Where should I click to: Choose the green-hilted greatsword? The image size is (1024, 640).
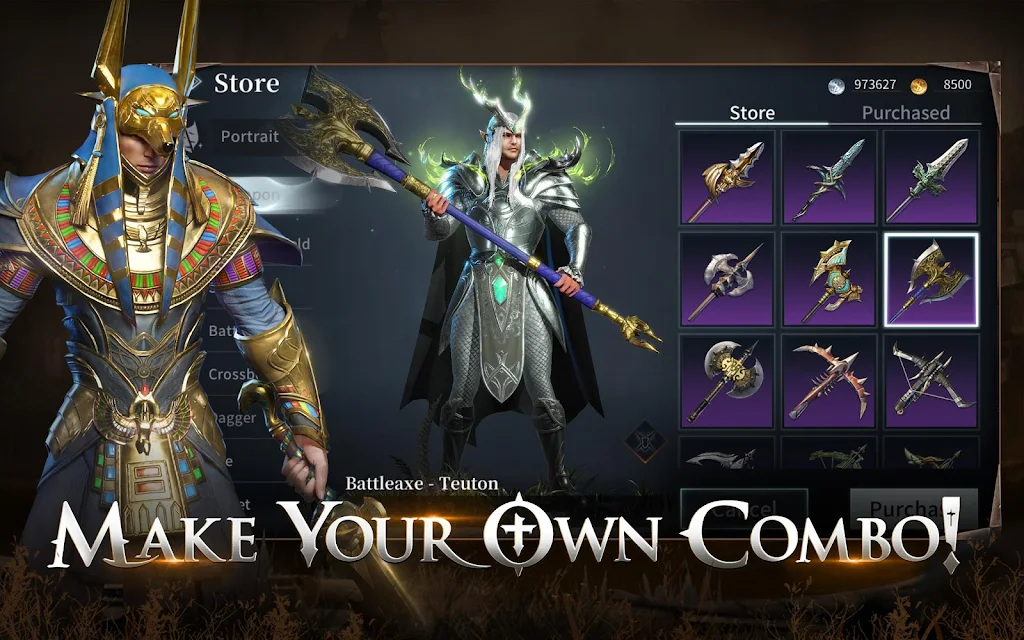pyautogui.click(x=931, y=178)
